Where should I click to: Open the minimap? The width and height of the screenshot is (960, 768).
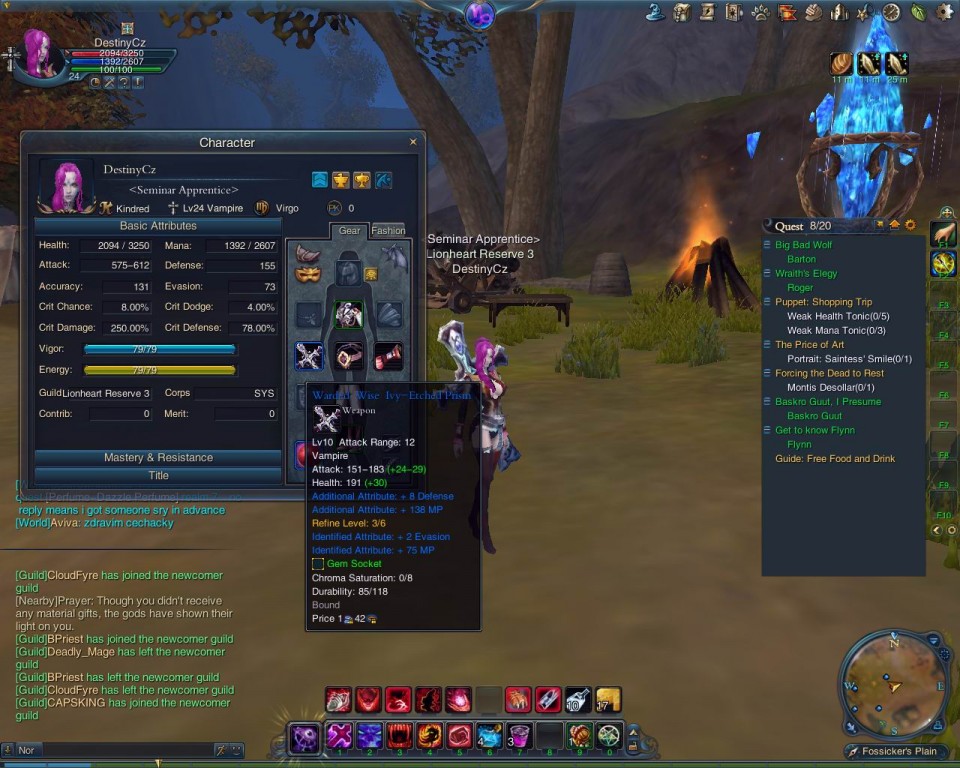point(894,686)
